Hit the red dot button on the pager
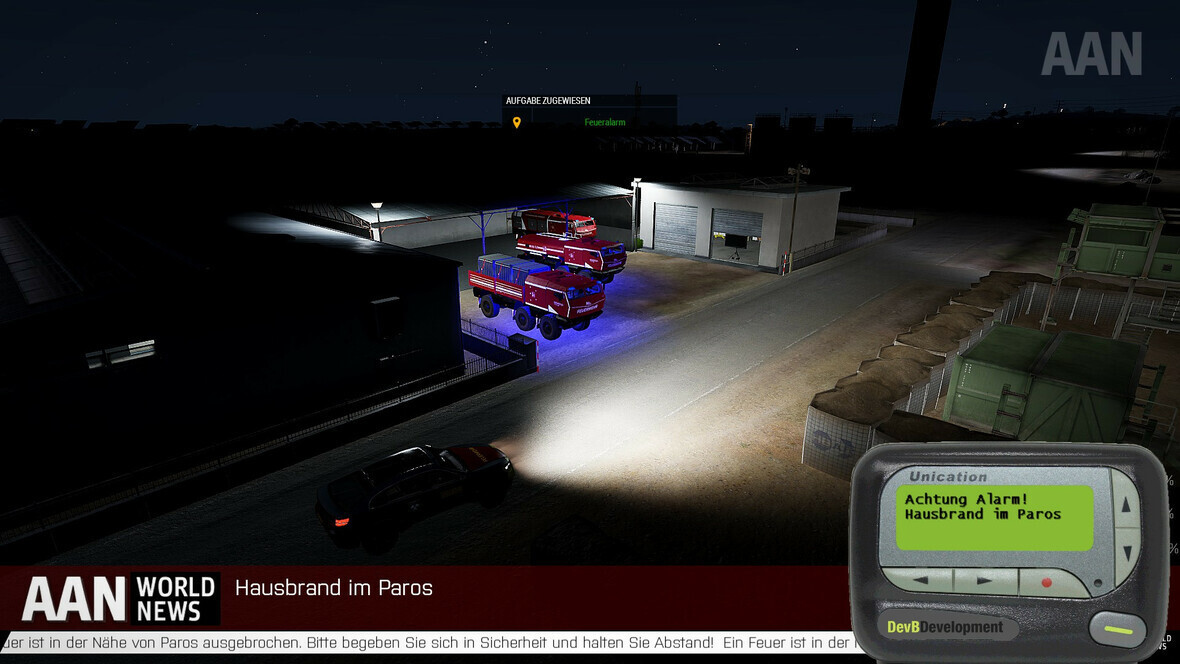The image size is (1180, 664). tap(1048, 582)
